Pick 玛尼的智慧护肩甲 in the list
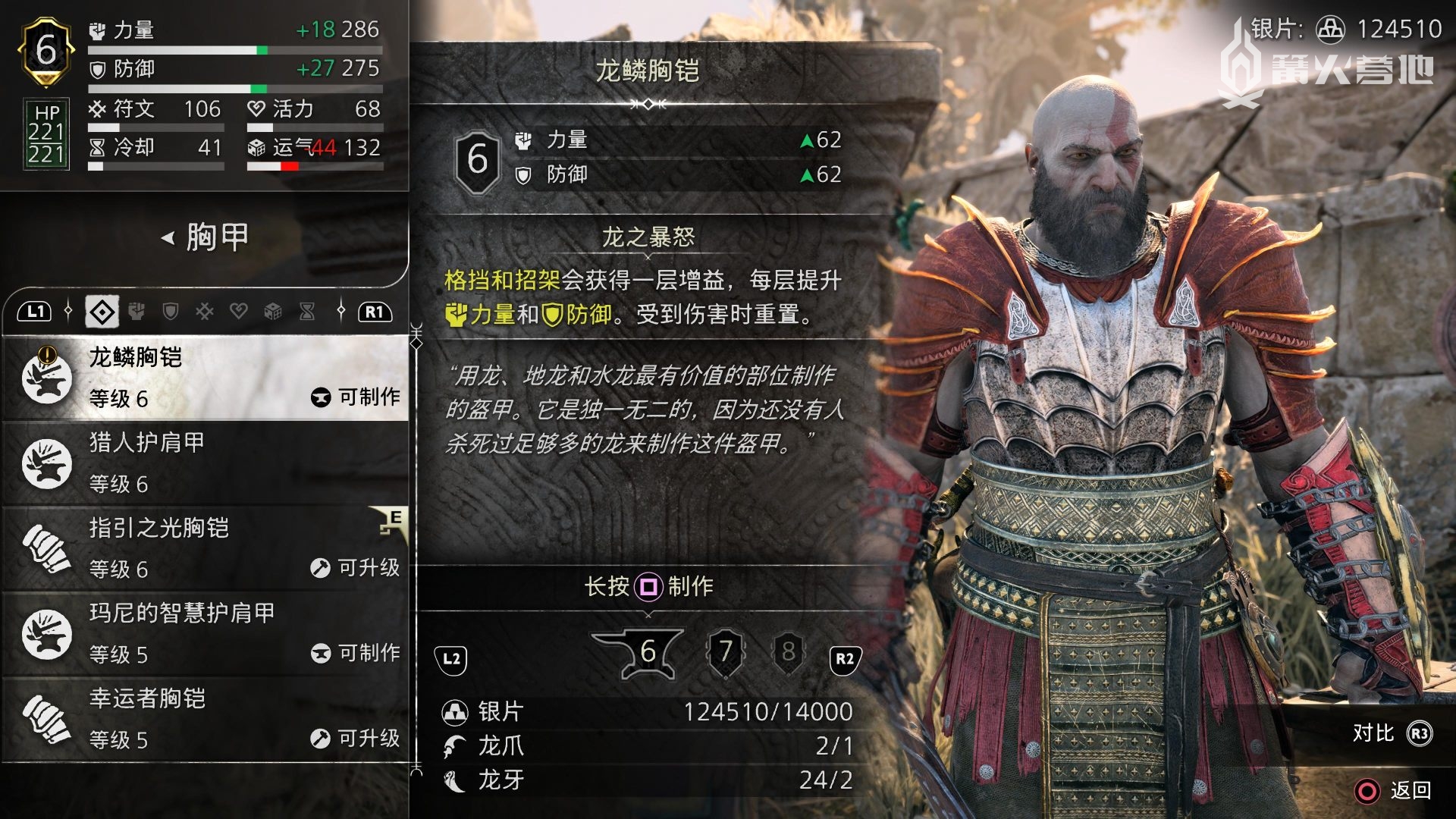 coord(206,633)
